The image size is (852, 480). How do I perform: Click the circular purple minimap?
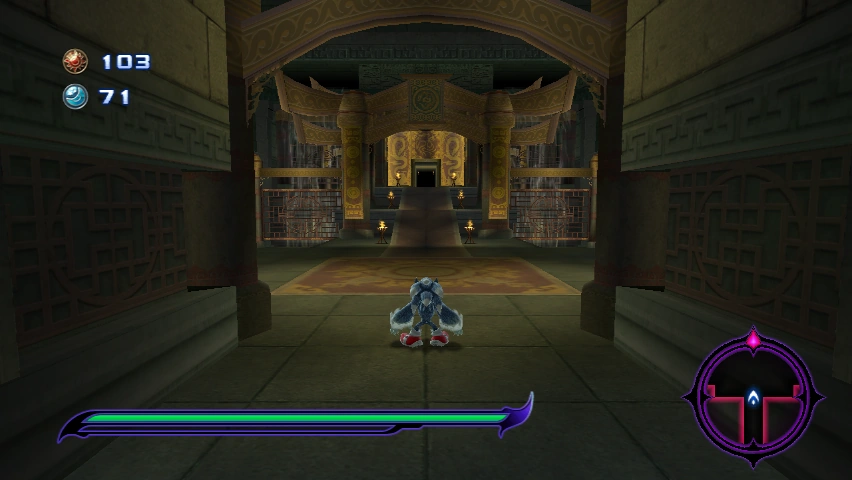tap(753, 396)
